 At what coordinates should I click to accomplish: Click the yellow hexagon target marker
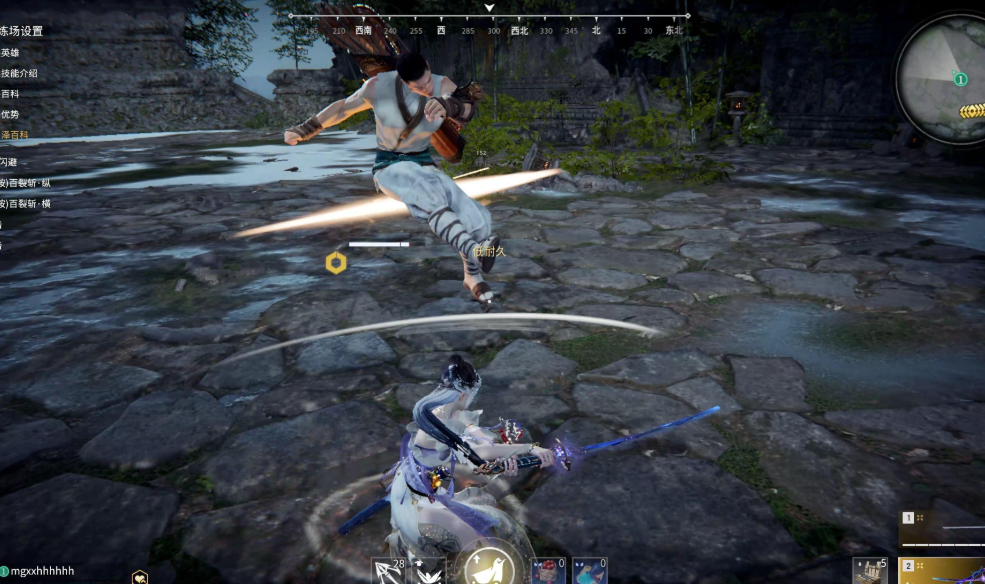pyautogui.click(x=336, y=263)
